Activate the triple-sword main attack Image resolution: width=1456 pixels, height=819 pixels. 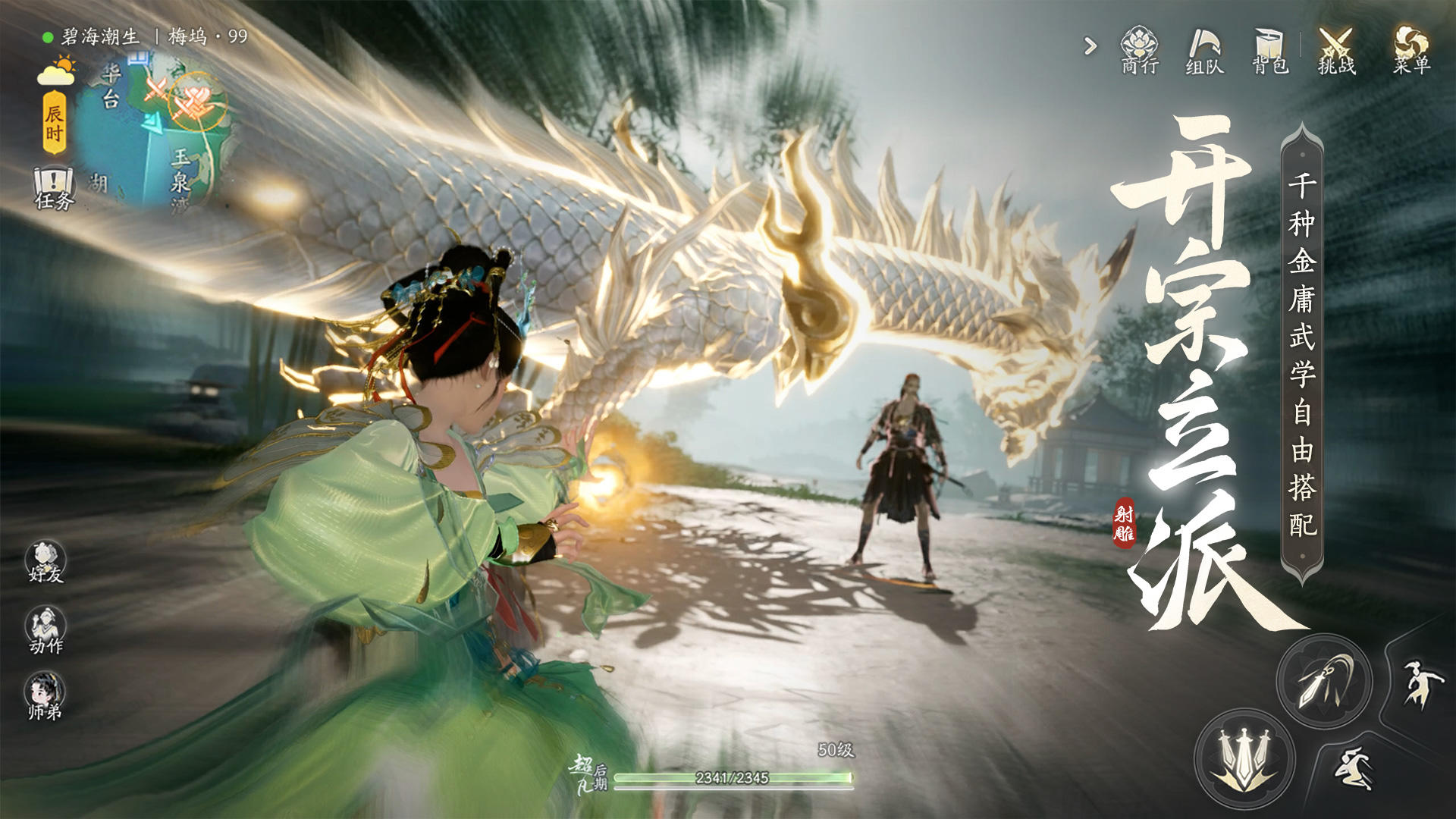click(x=1244, y=758)
